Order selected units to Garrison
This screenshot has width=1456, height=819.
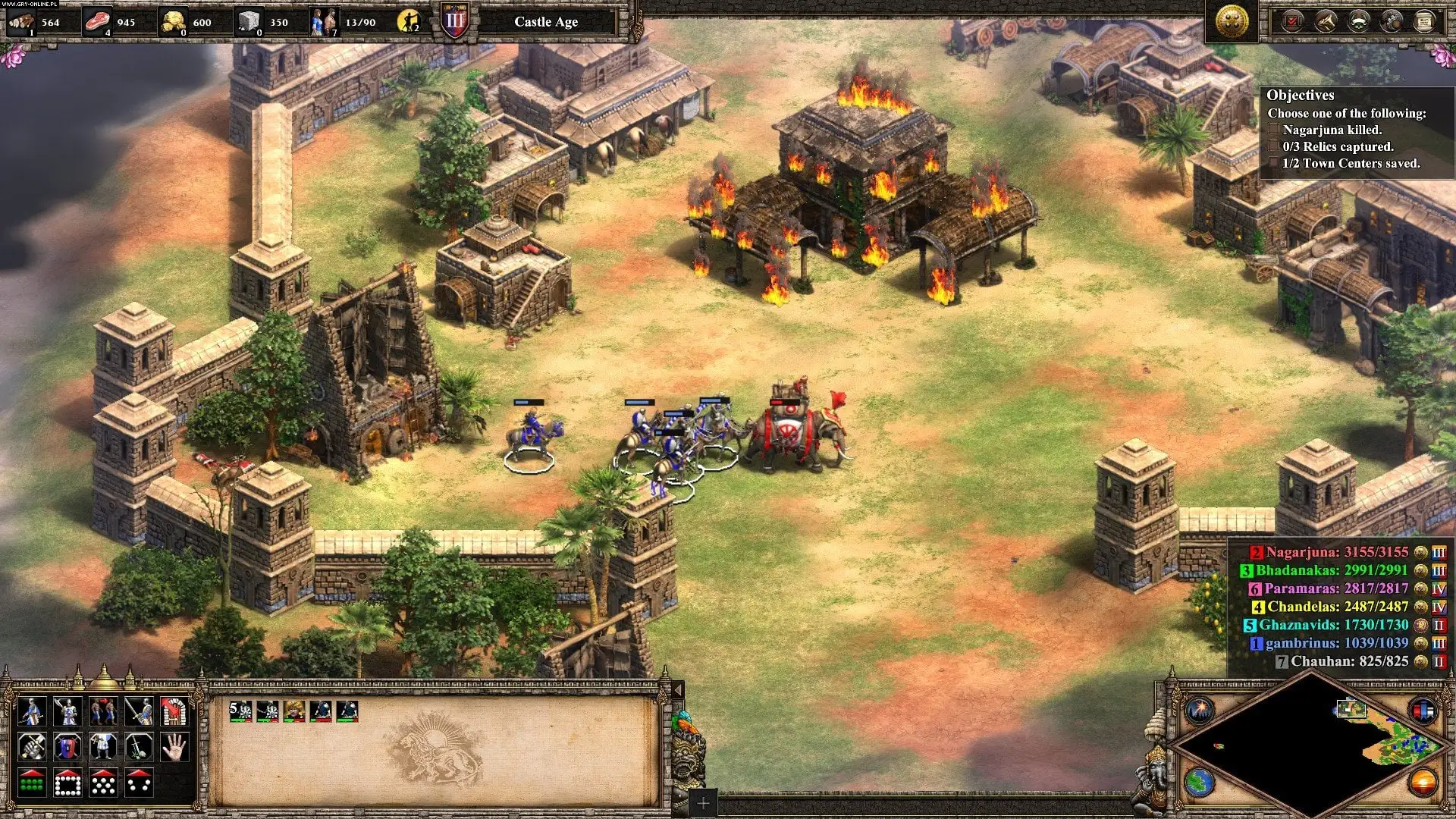pos(174,711)
